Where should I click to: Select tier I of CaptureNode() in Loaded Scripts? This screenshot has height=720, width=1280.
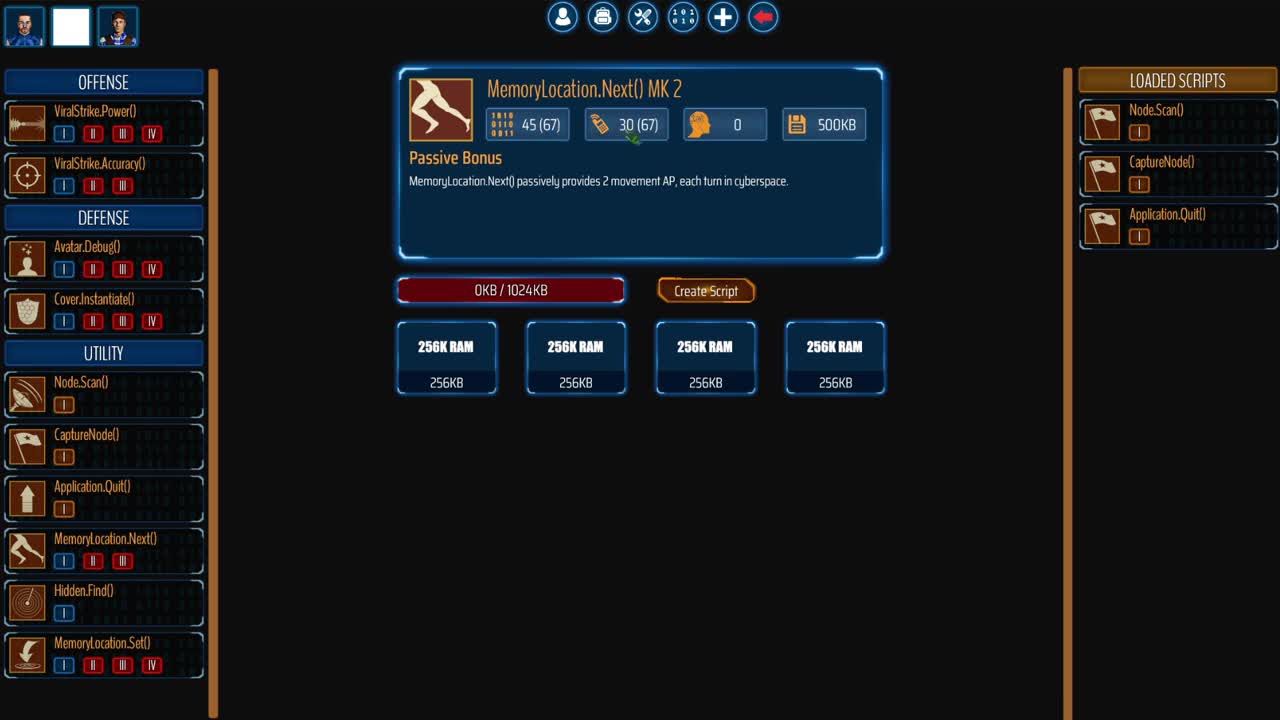(x=1139, y=184)
